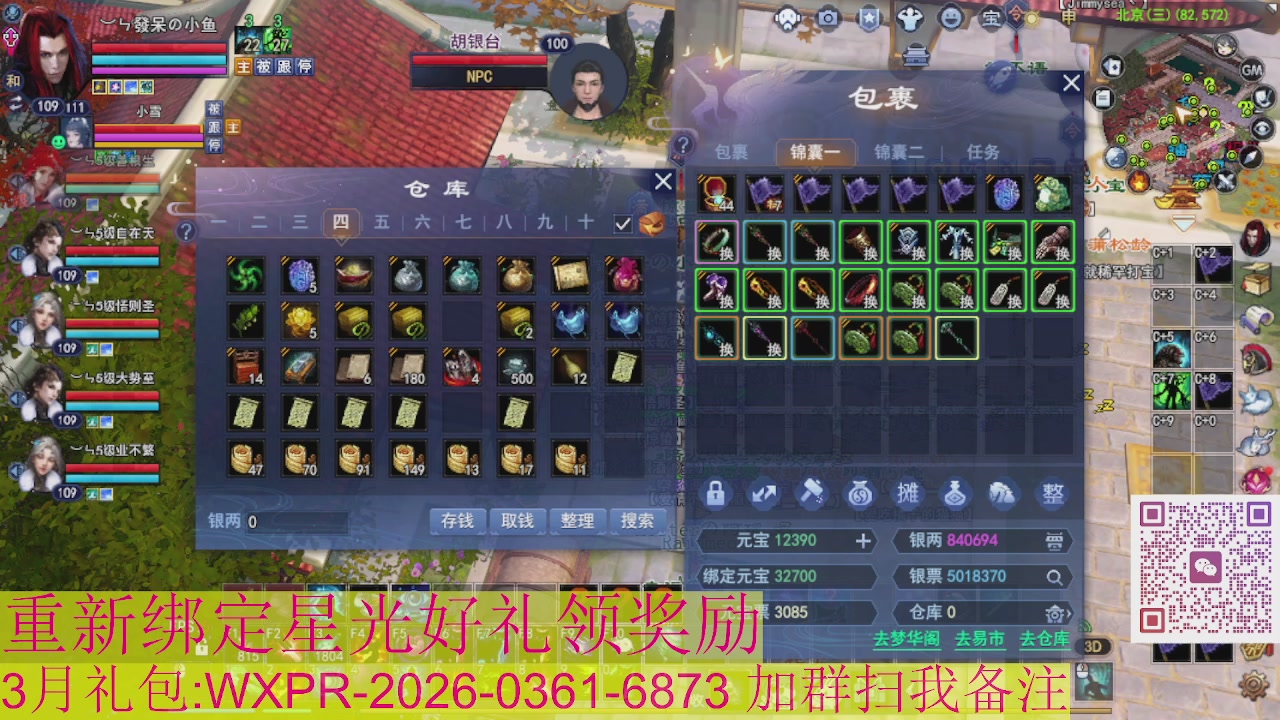Select warehouse page tab 五
Screen dimensions: 1280x720
[x=384, y=223]
